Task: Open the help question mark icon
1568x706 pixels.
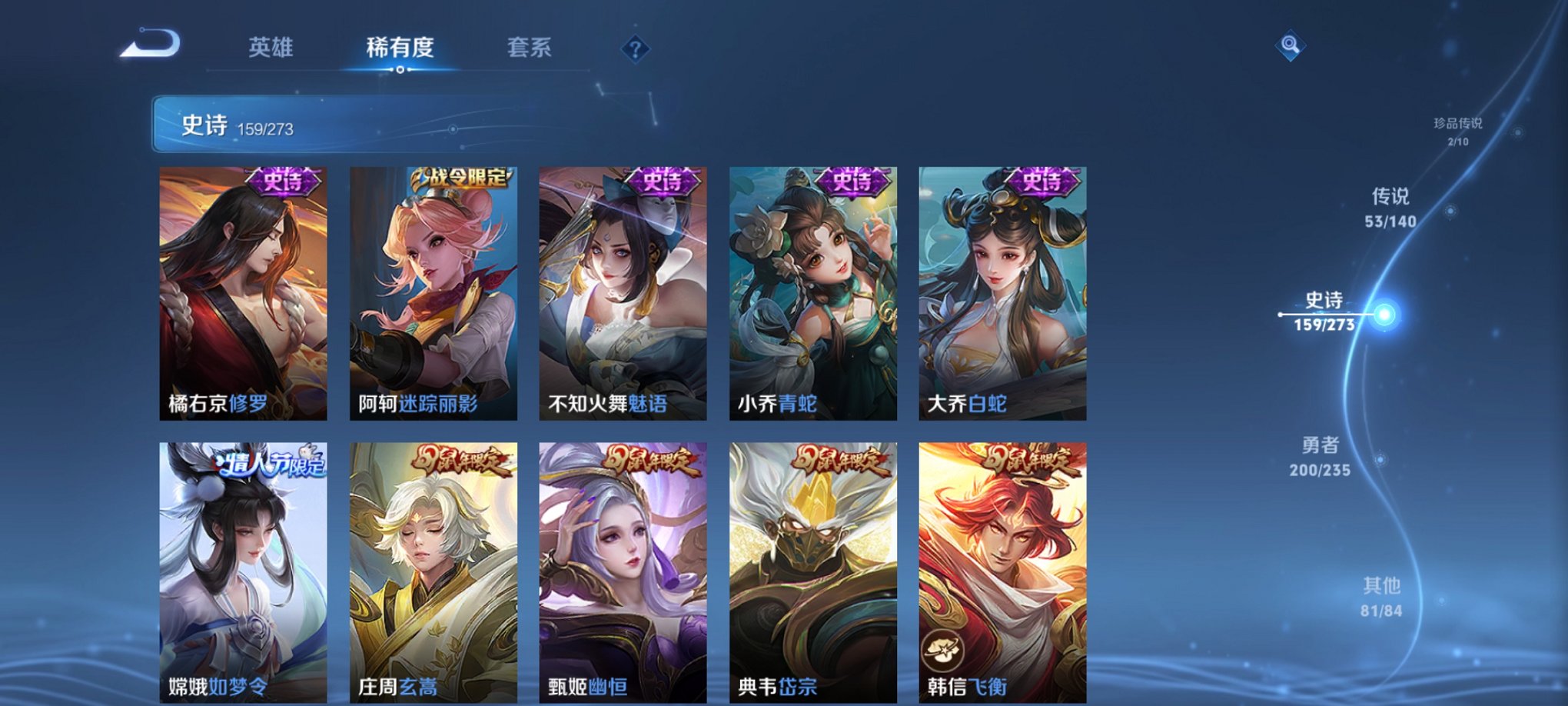Action: pyautogui.click(x=635, y=49)
